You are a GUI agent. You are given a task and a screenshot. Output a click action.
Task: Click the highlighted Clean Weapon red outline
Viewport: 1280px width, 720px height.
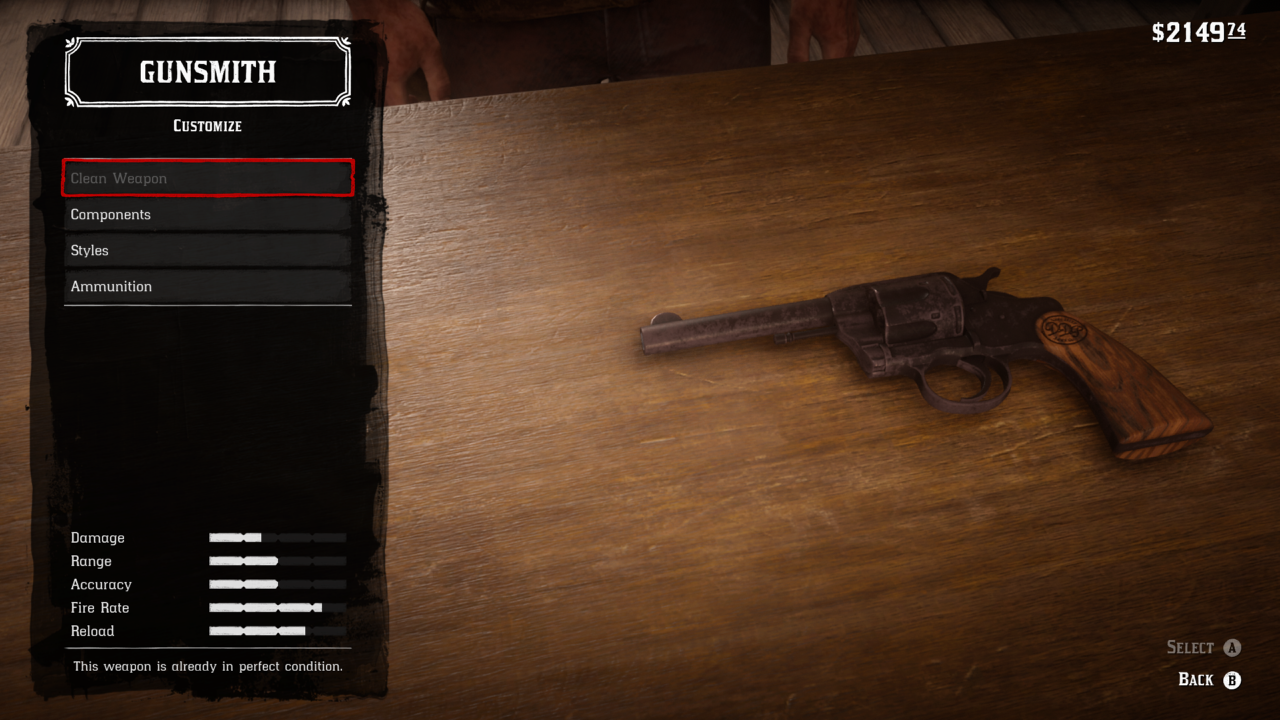207,178
